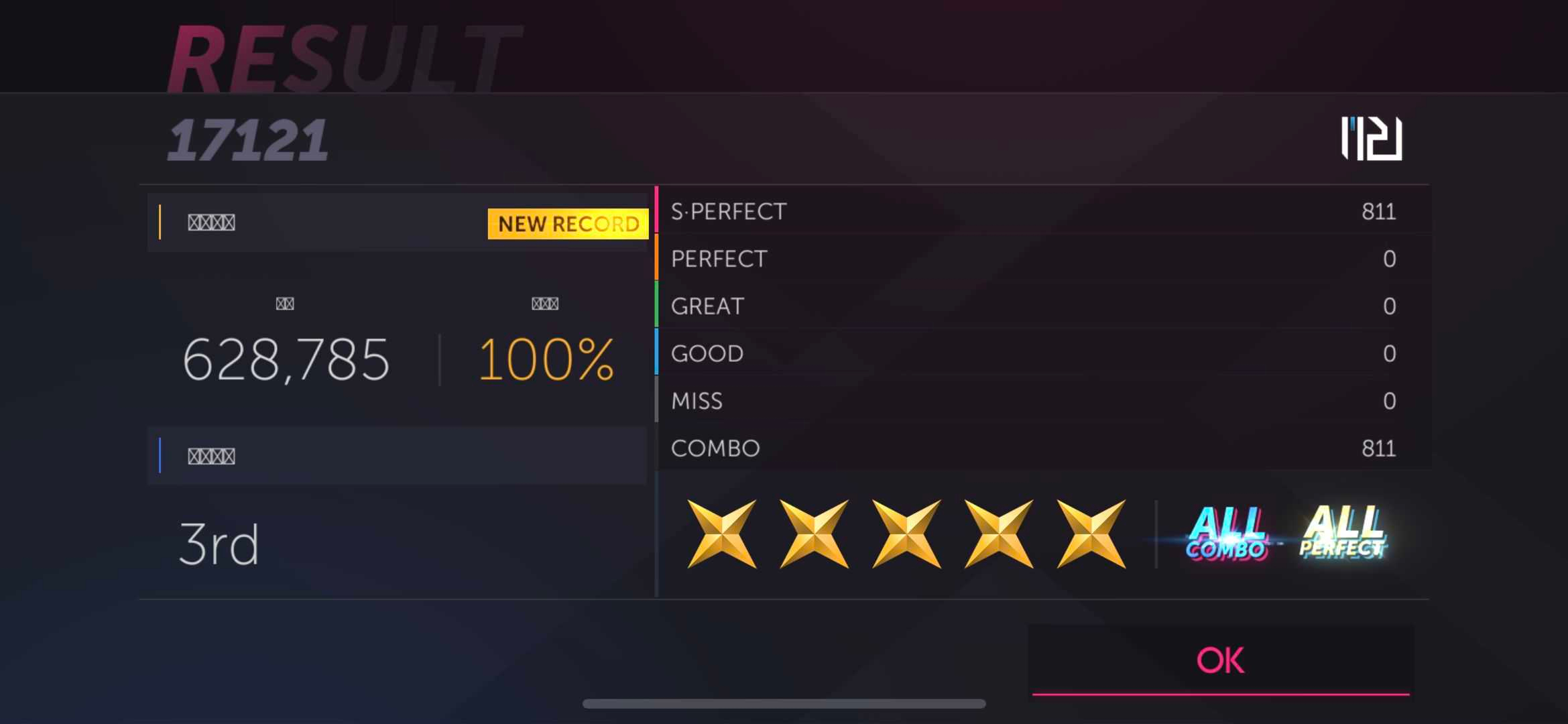Toggle the MISS judgment row

[x=1039, y=401]
